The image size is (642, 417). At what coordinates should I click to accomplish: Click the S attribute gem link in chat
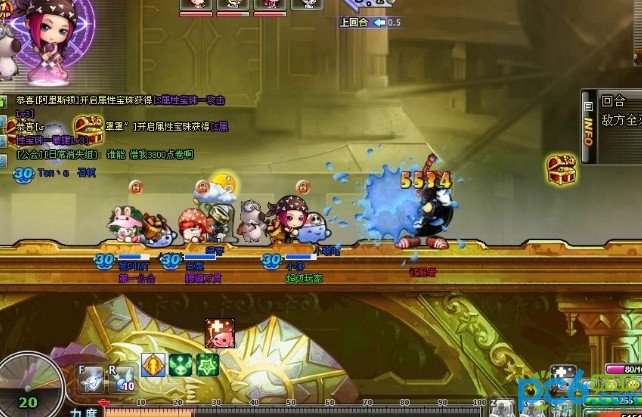click(x=189, y=100)
